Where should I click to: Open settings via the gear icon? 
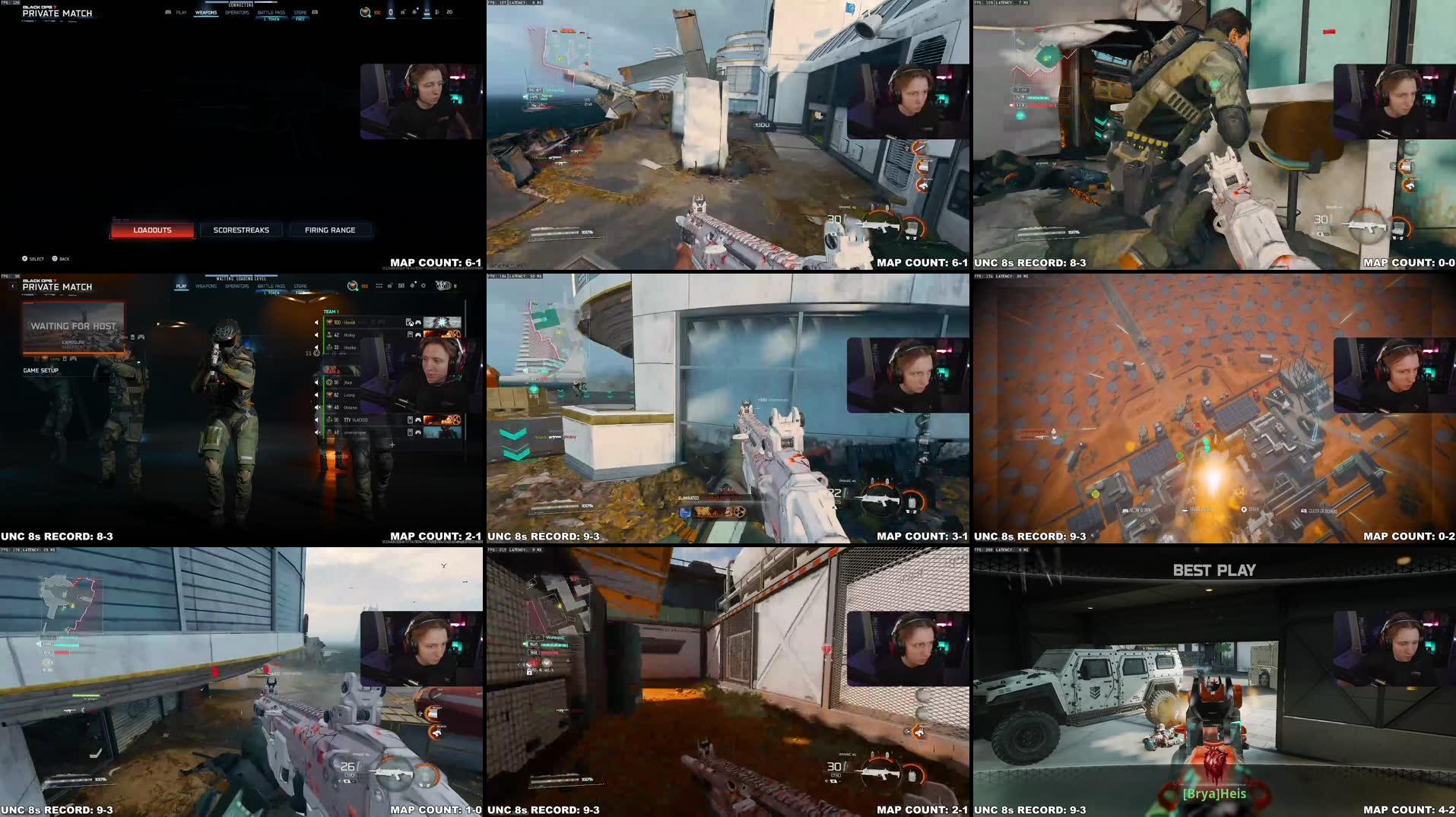point(423,285)
